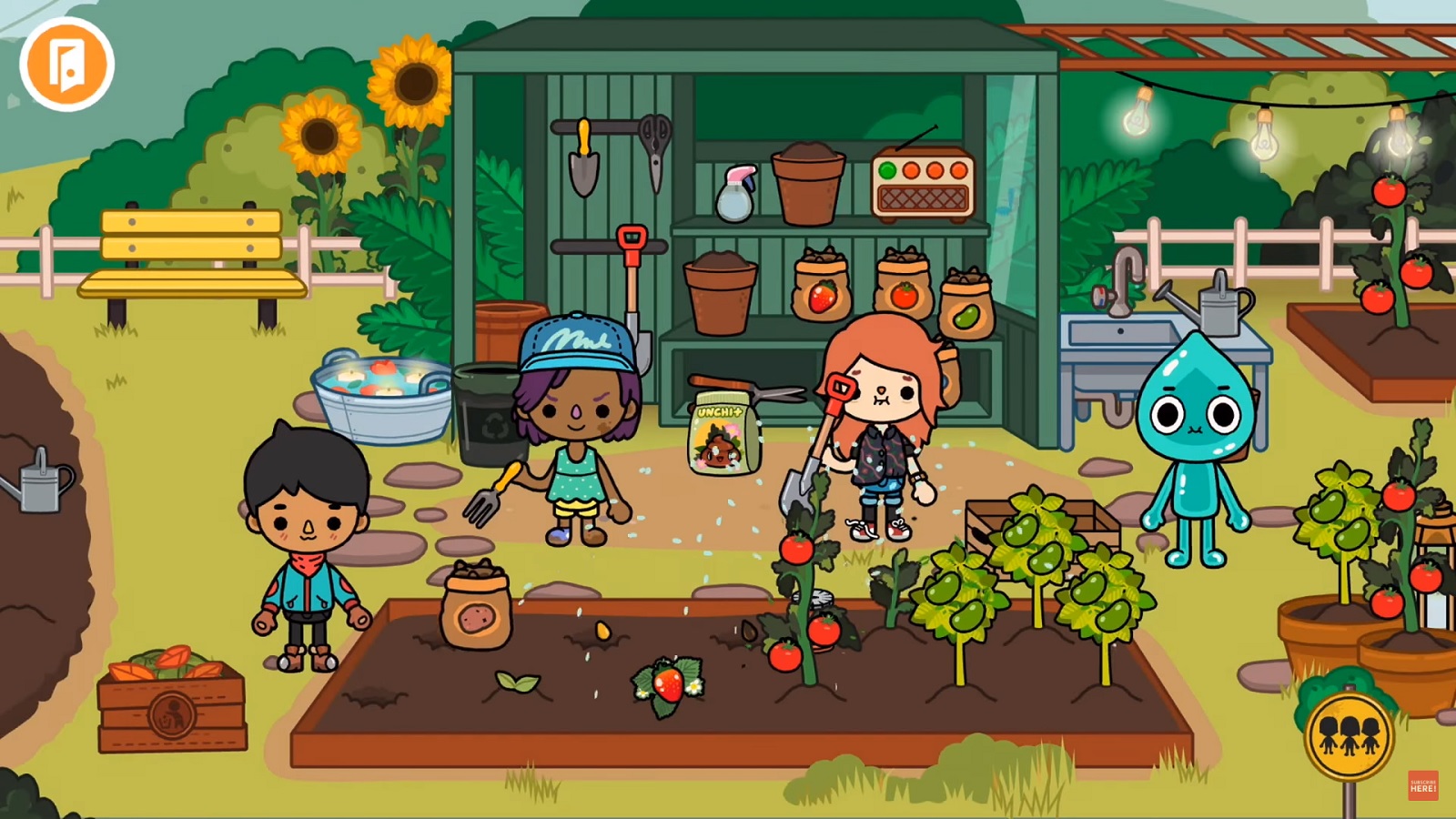Pick up the strawberry seed bag
This screenshot has width=1456, height=819.
tap(820, 282)
